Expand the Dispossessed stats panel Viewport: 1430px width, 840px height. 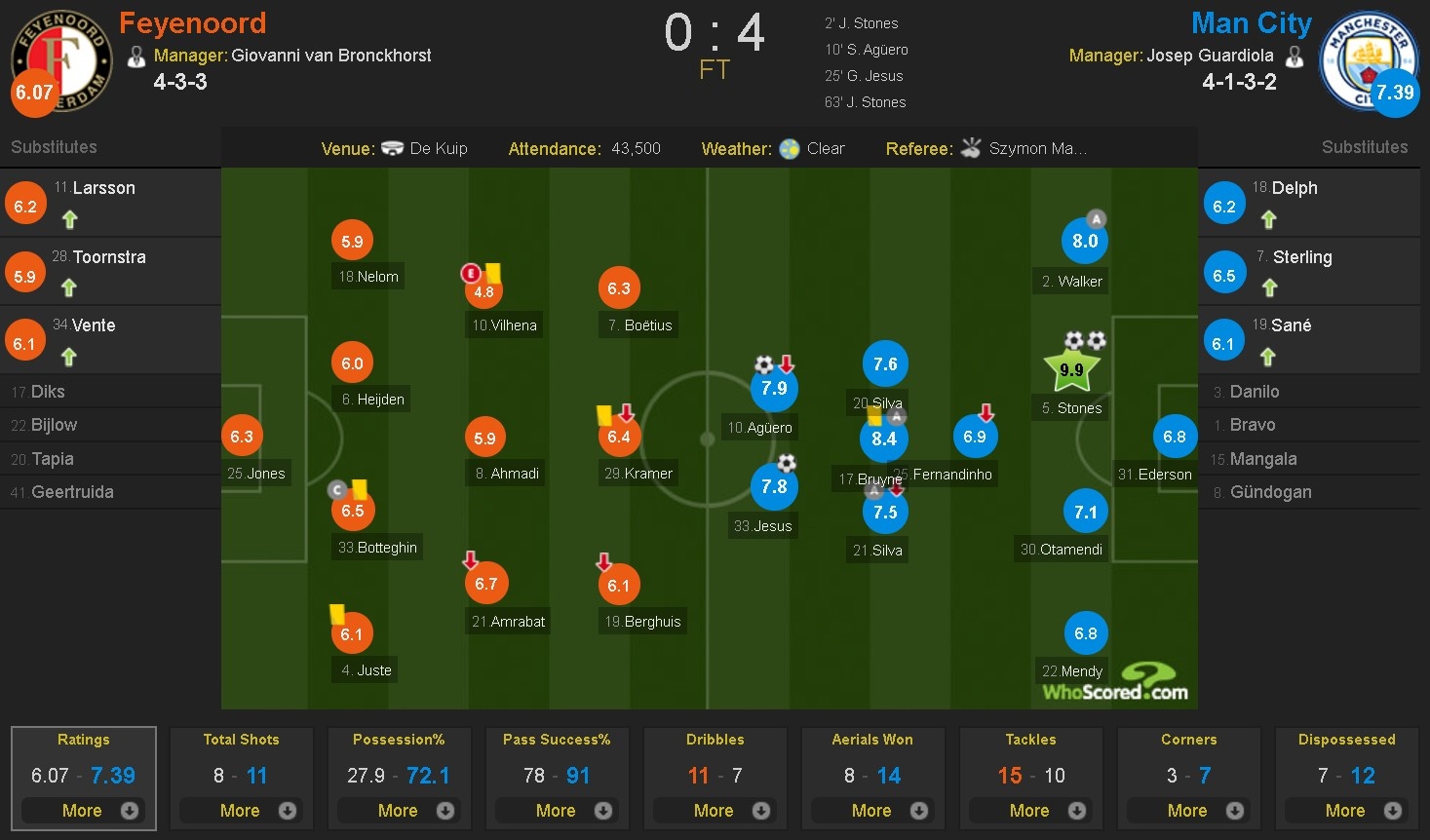[1346, 810]
